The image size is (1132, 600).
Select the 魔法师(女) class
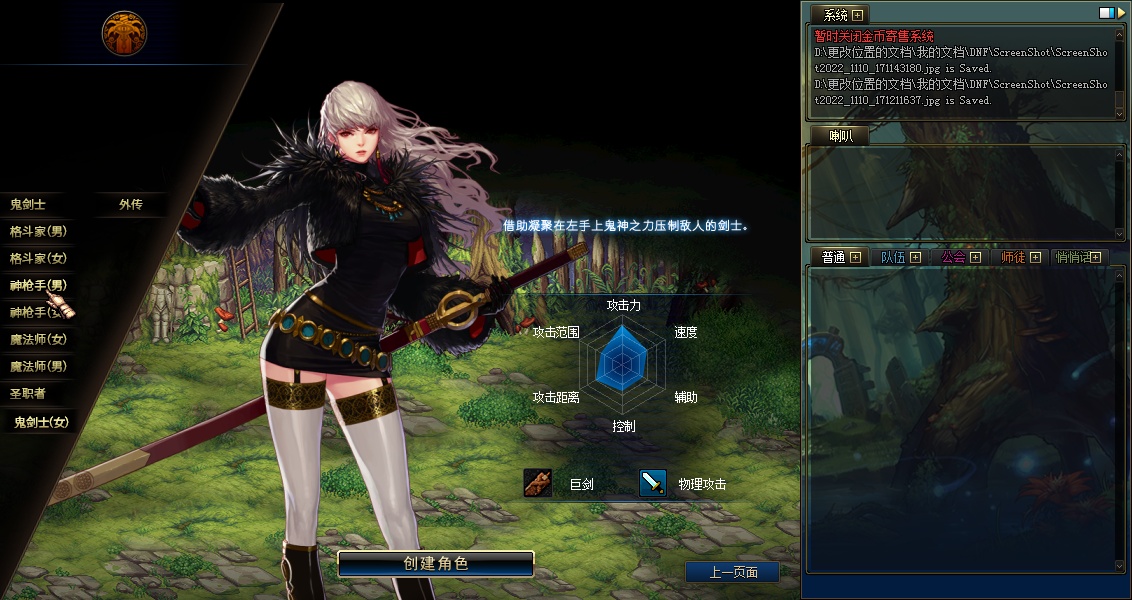(x=38, y=339)
